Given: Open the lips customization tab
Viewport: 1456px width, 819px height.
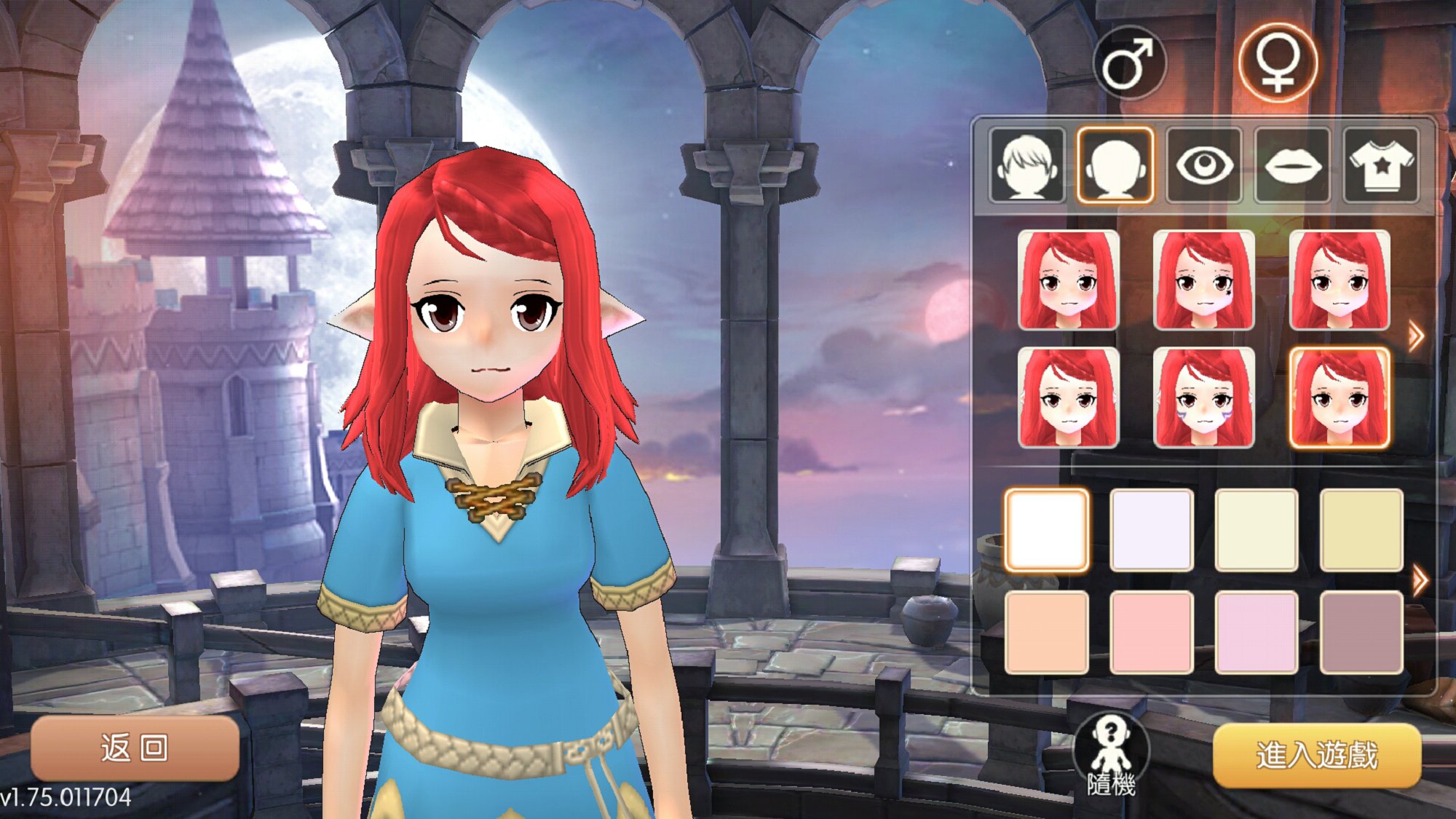Looking at the screenshot, I should tap(1293, 165).
